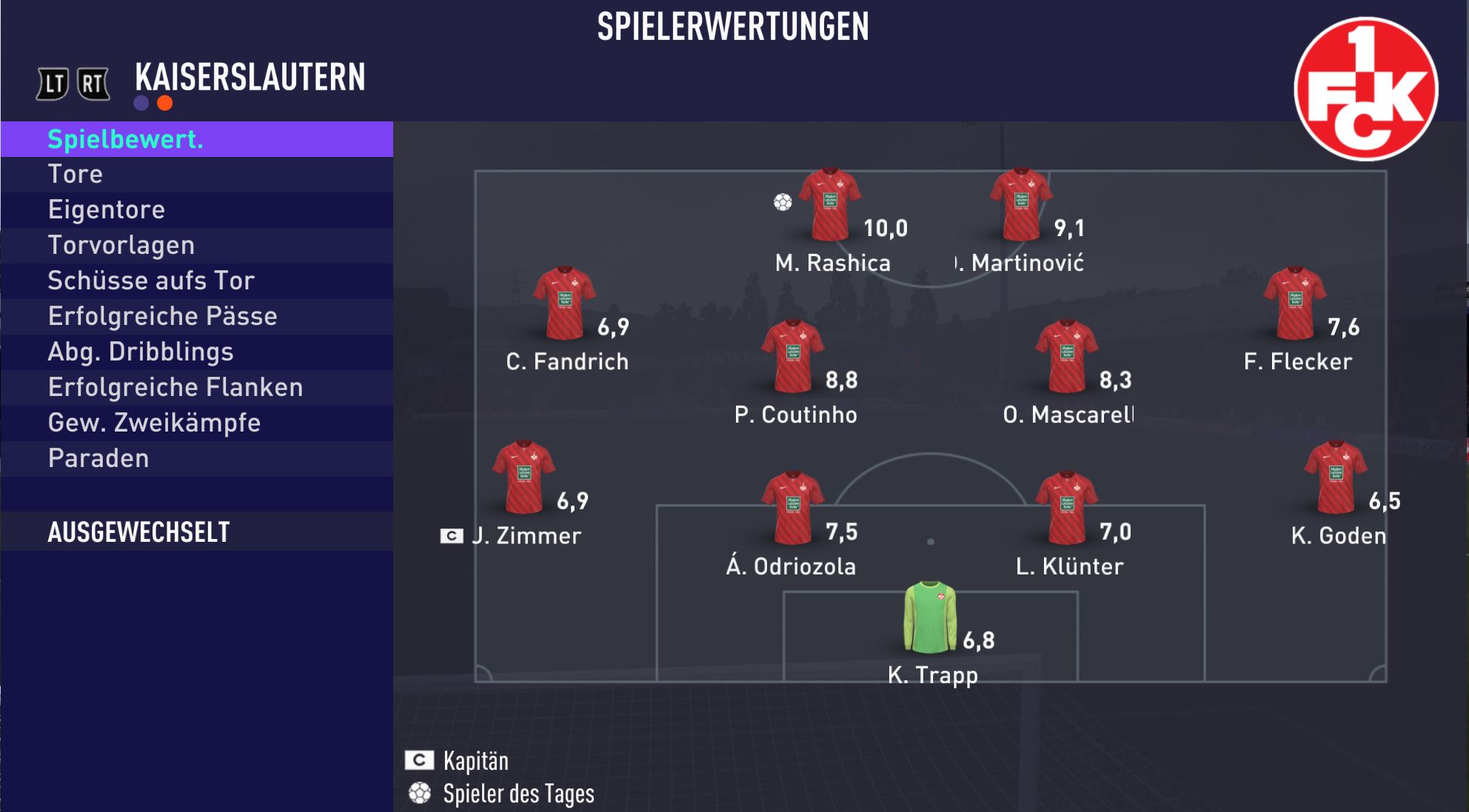
Task: Click O. Mascarell's player shirt
Action: tap(1066, 356)
